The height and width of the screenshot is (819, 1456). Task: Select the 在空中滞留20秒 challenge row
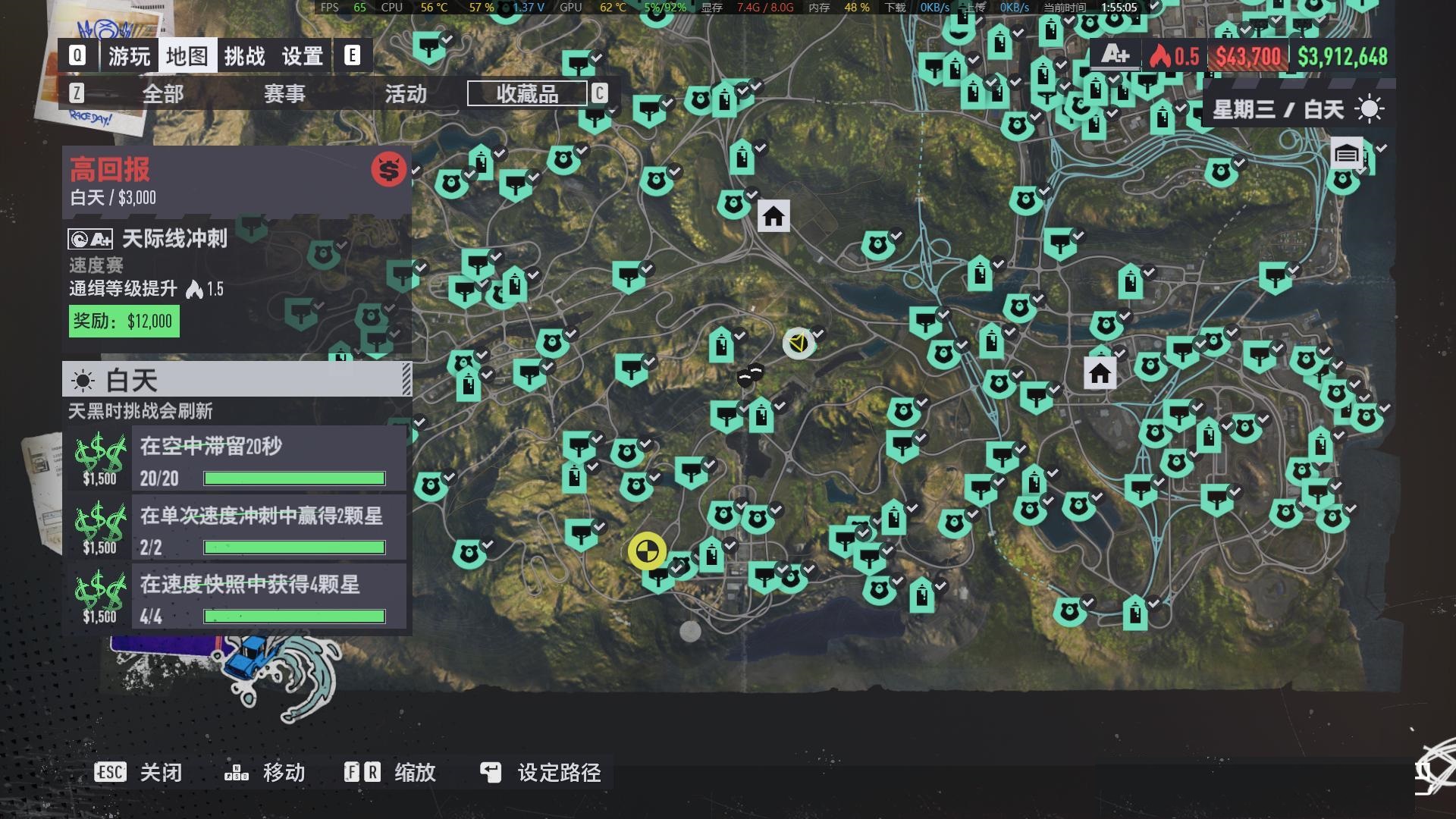pyautogui.click(x=268, y=460)
